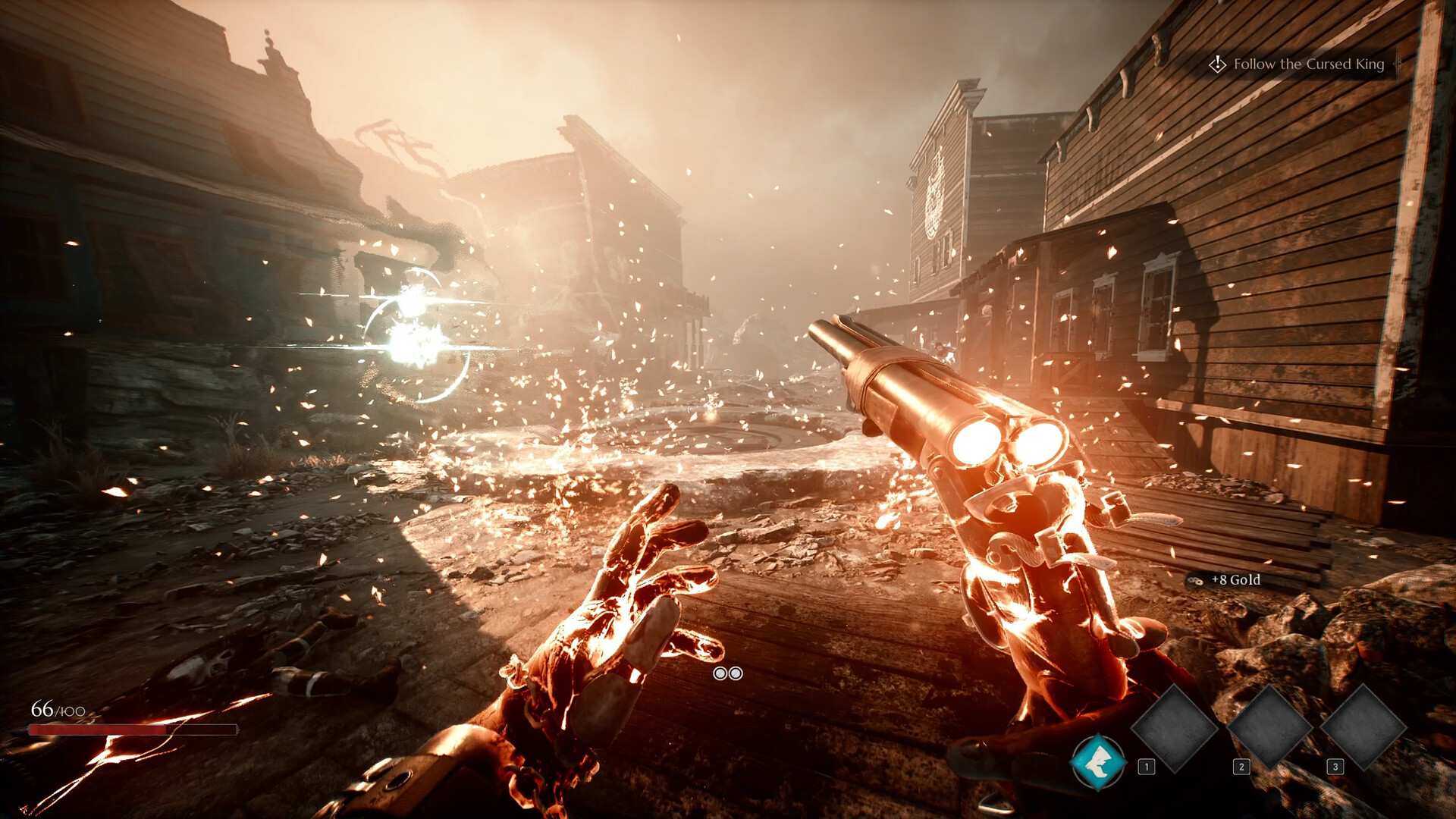1456x819 pixels.
Task: Click the gold coin icon beside +8 Gold
Action: [x=1196, y=579]
